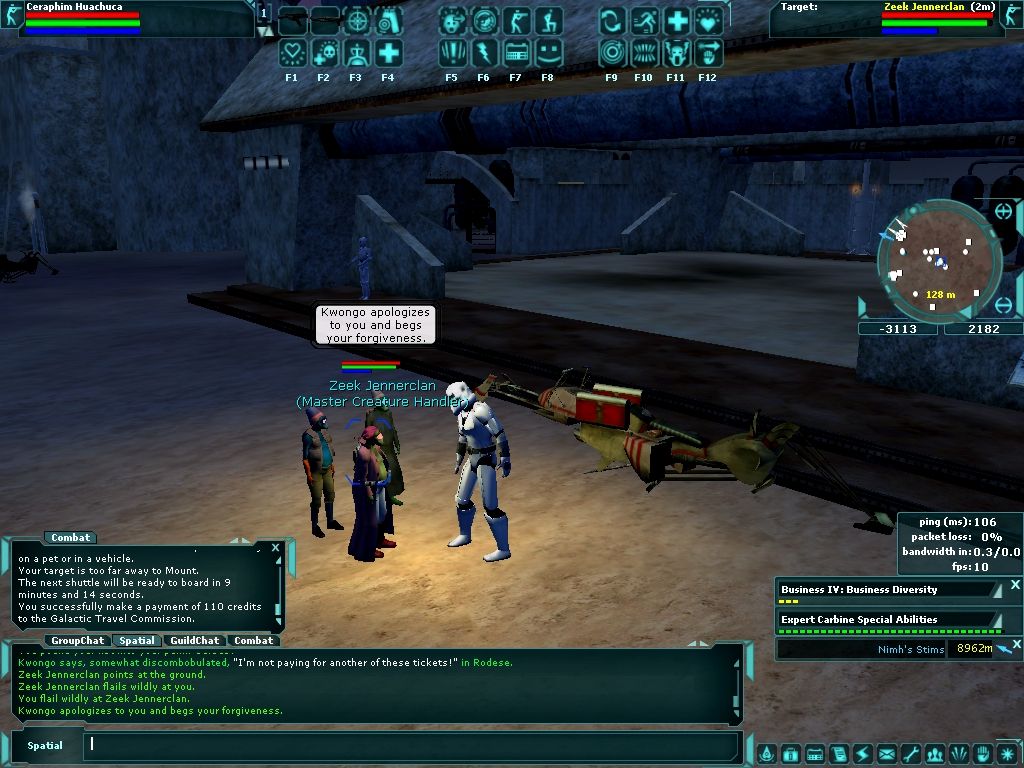
Task: Use the crosshair target ability icon
Action: point(357,21)
